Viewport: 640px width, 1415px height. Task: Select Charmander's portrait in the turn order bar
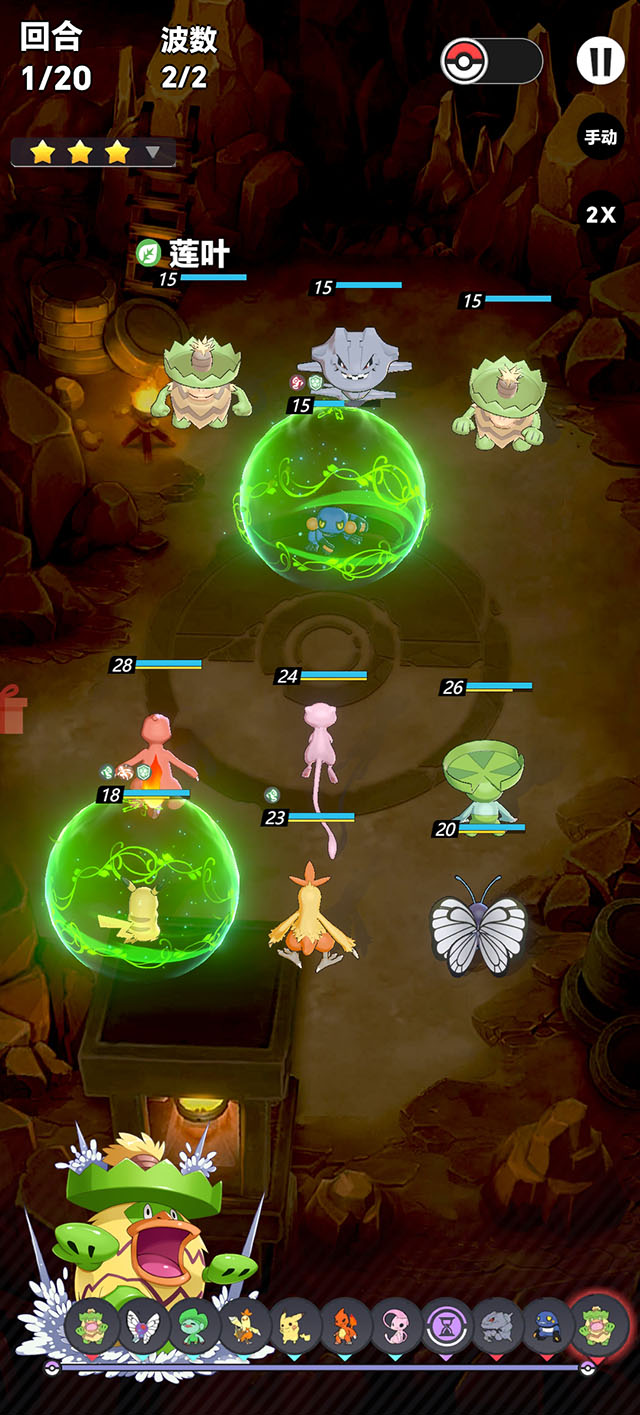[x=346, y=1327]
